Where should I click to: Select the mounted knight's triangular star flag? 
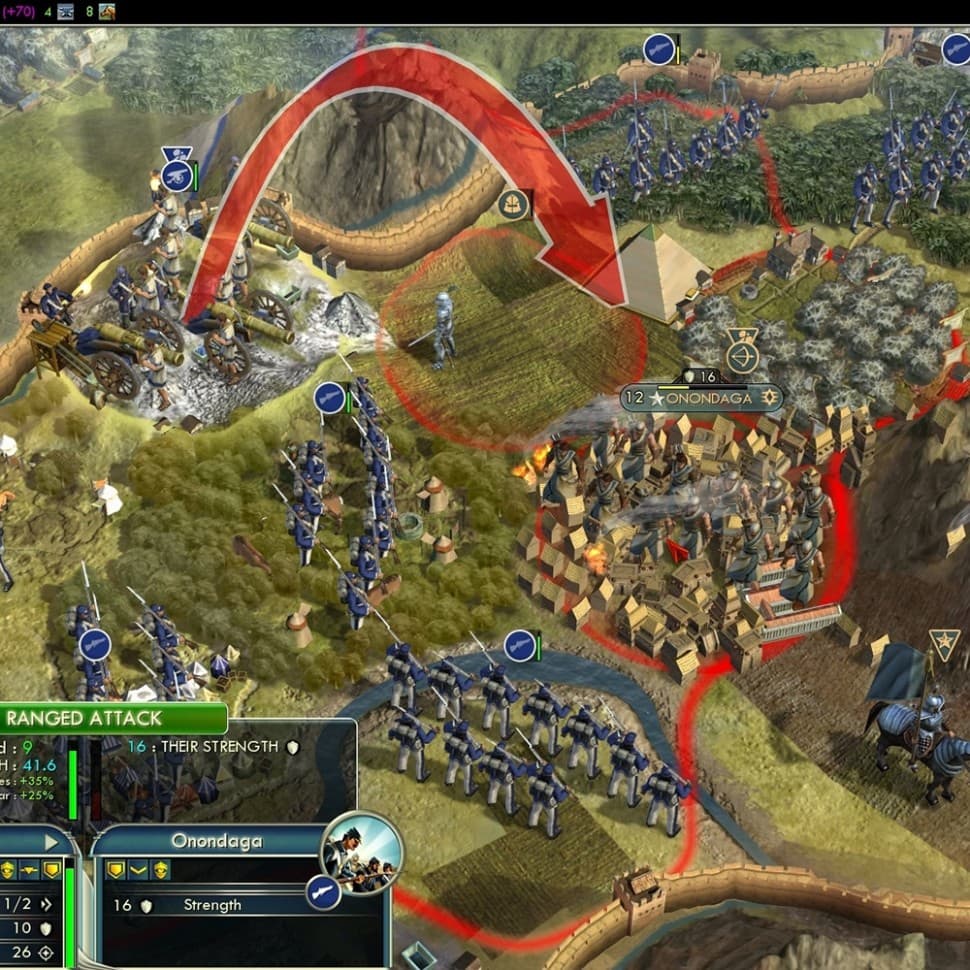943,645
